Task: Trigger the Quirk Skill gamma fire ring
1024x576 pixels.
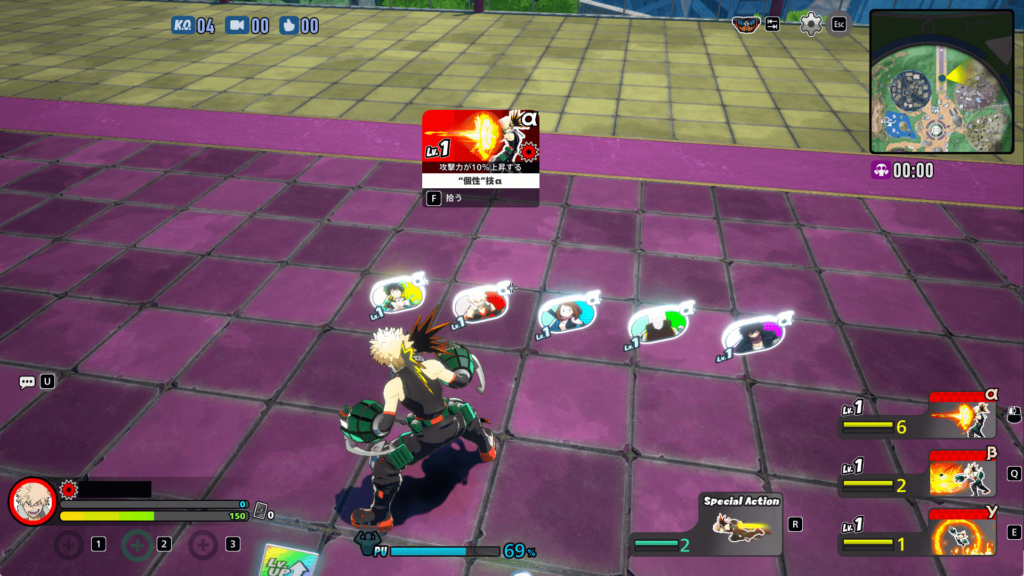Action: tap(964, 533)
